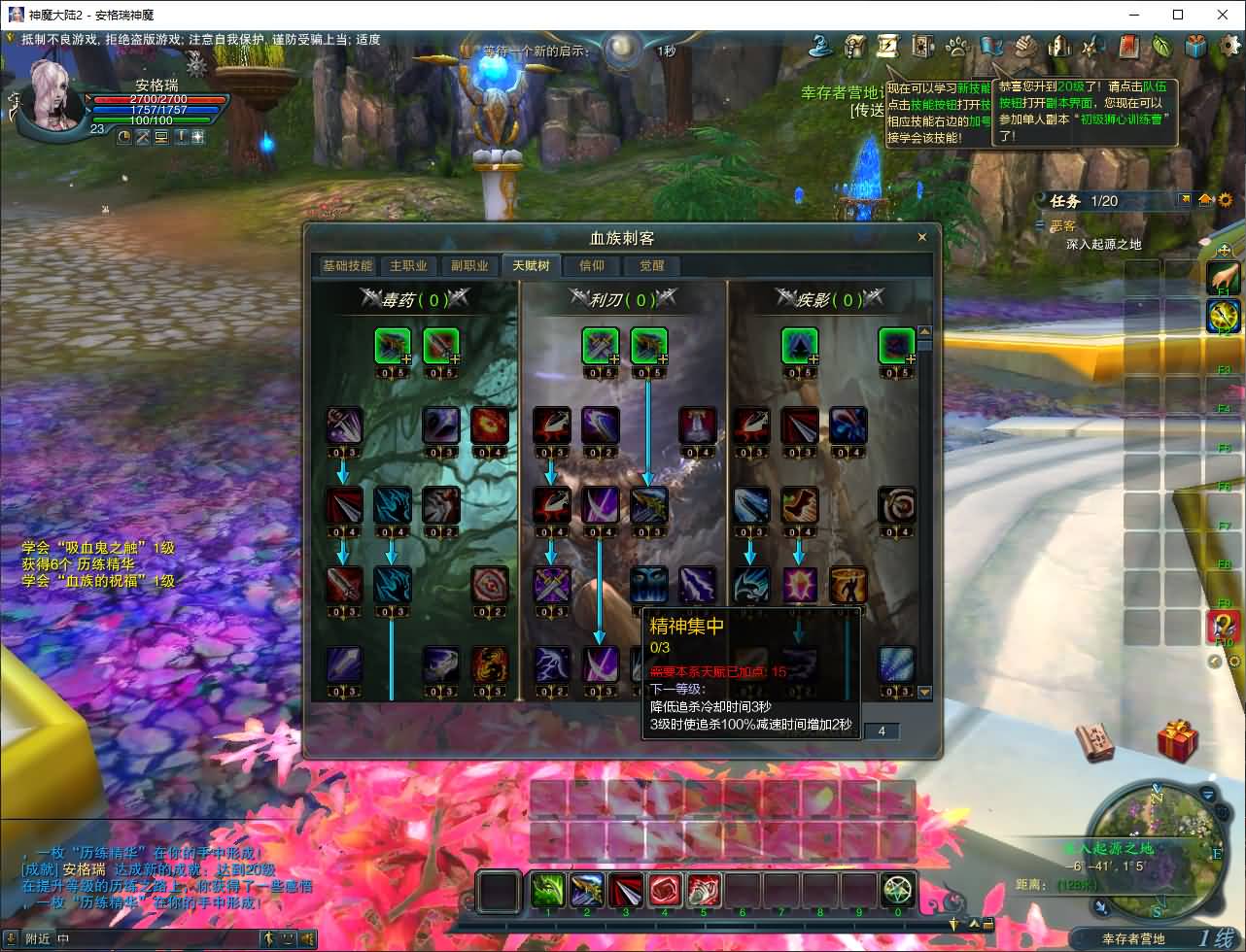Switch to the 觉醒 tab
The width and height of the screenshot is (1246, 952).
(x=651, y=266)
